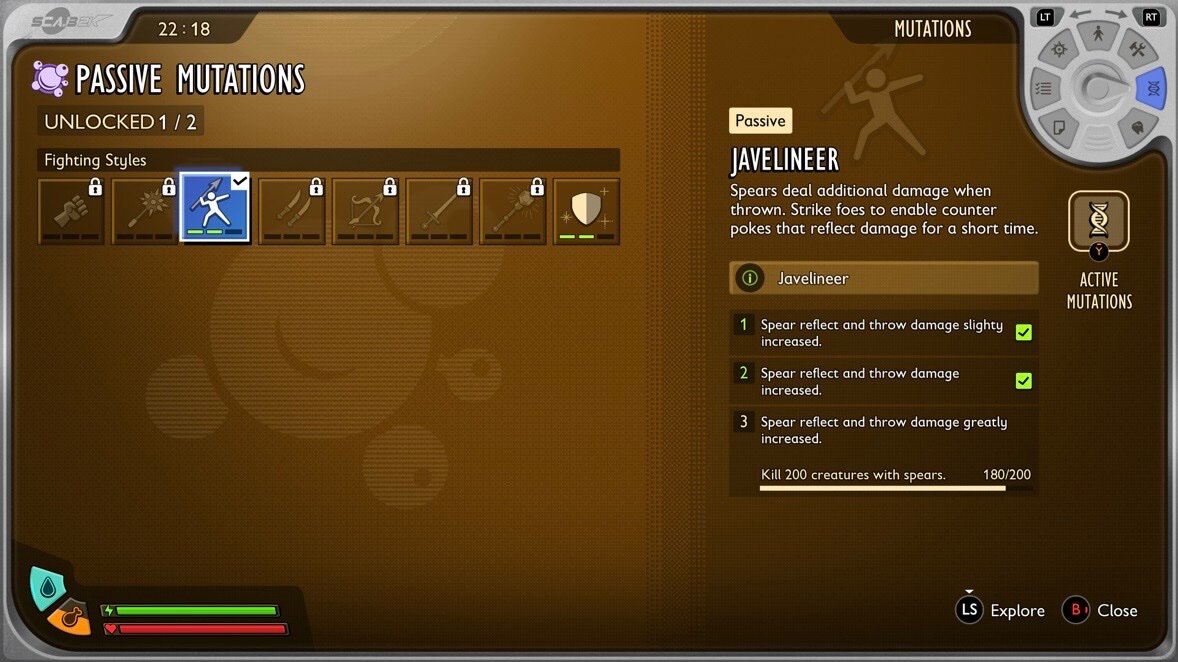Select the locked spiked mace fighting style

(x=145, y=210)
